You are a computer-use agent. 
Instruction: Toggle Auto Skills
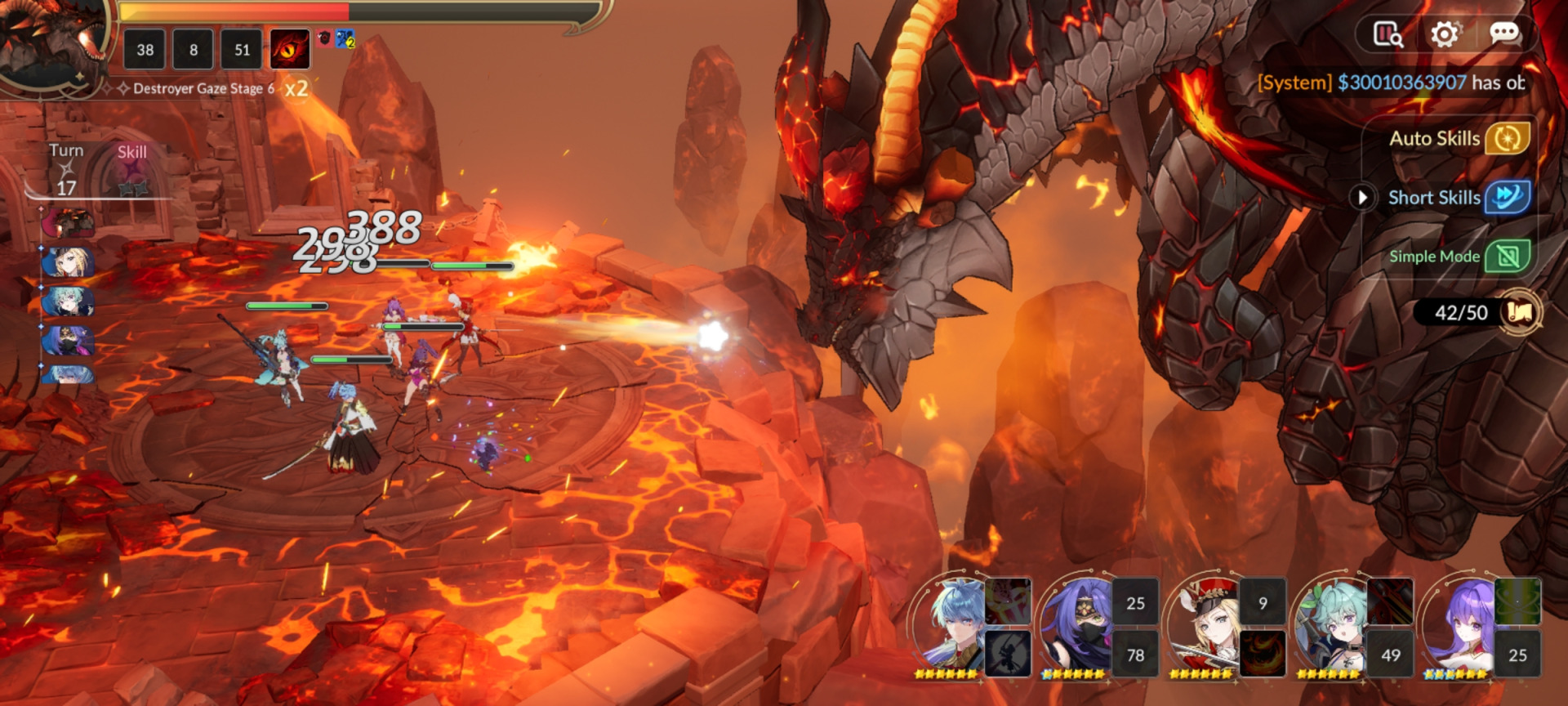click(x=1507, y=139)
